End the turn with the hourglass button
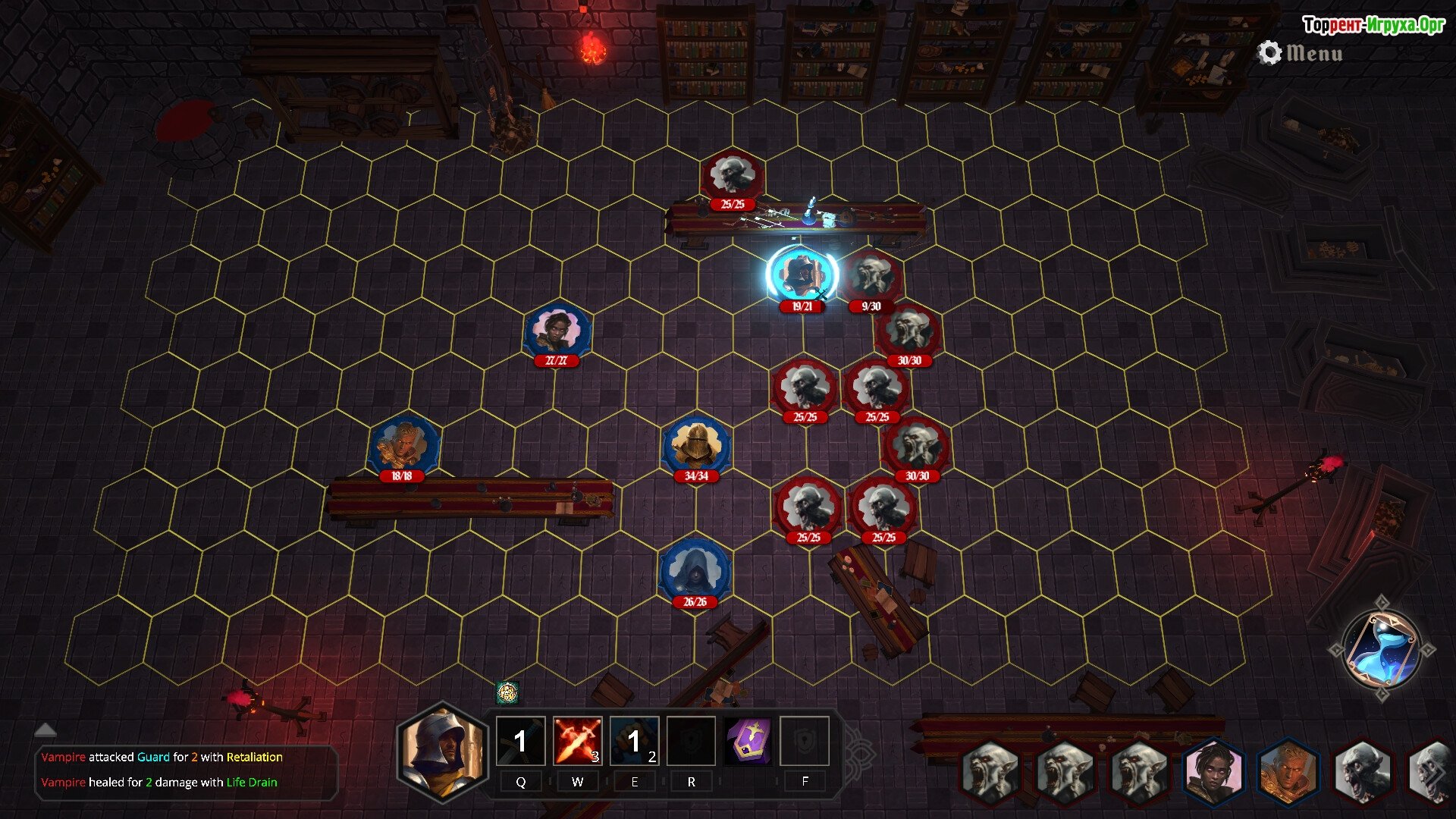The height and width of the screenshot is (819, 1456). coord(1381,649)
